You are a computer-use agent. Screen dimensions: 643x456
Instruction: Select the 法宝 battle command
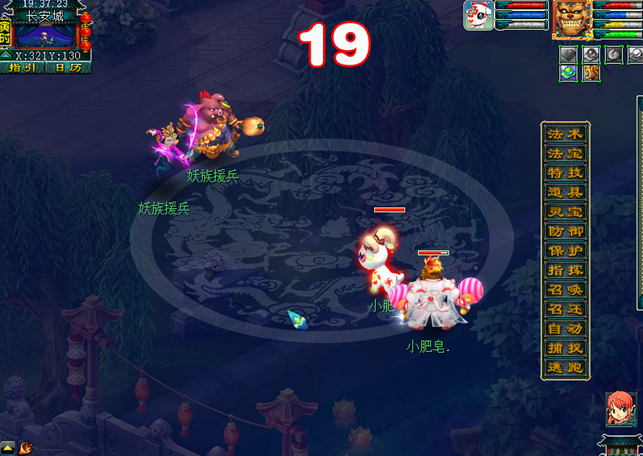click(x=565, y=154)
